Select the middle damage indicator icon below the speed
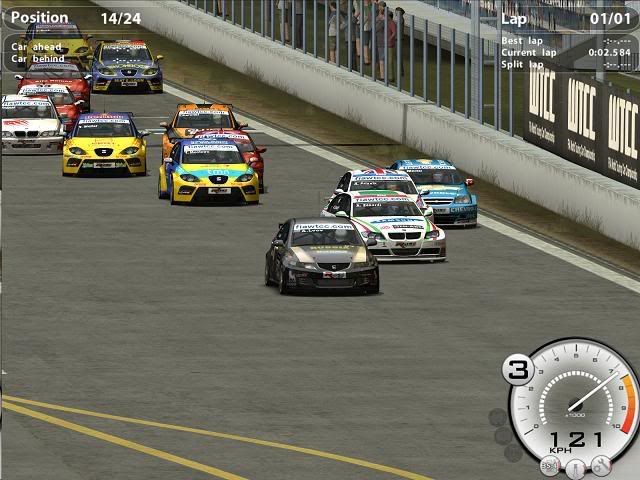Screen dimensions: 640x480 click(x=575, y=468)
